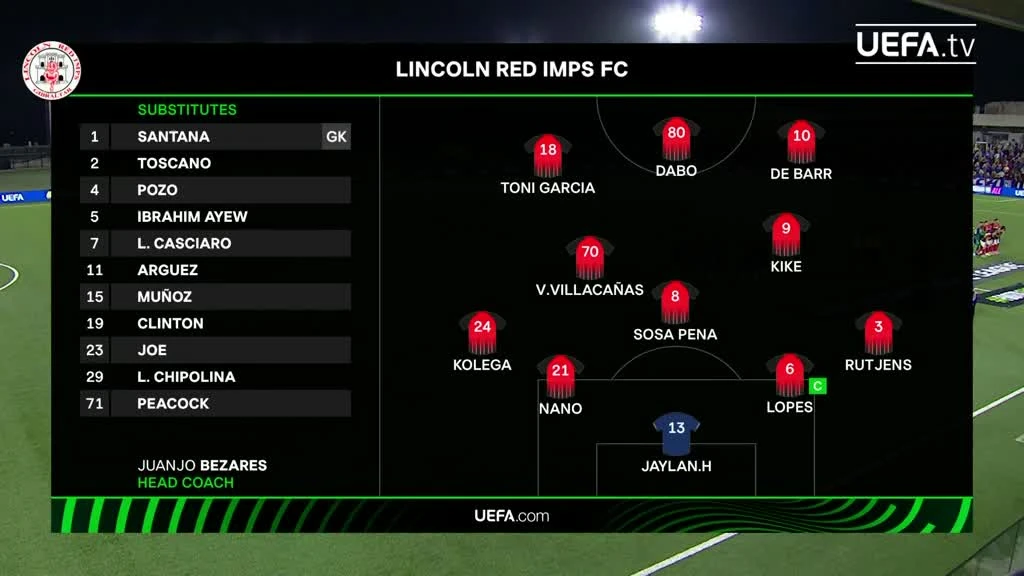
Task: Select substitute Peacock number 71
Action: pyautogui.click(x=215, y=404)
